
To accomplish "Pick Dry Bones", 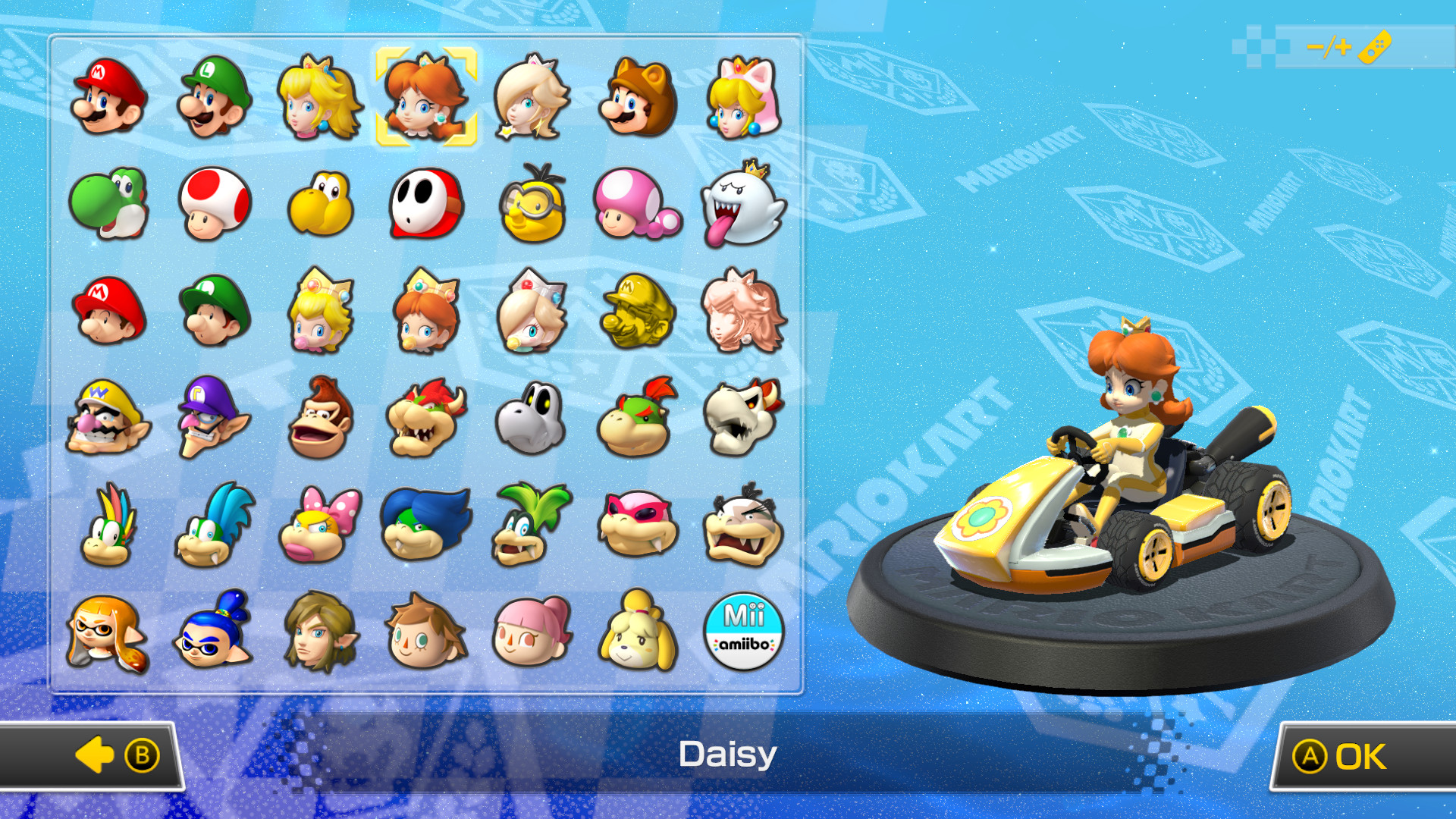I will point(532,416).
